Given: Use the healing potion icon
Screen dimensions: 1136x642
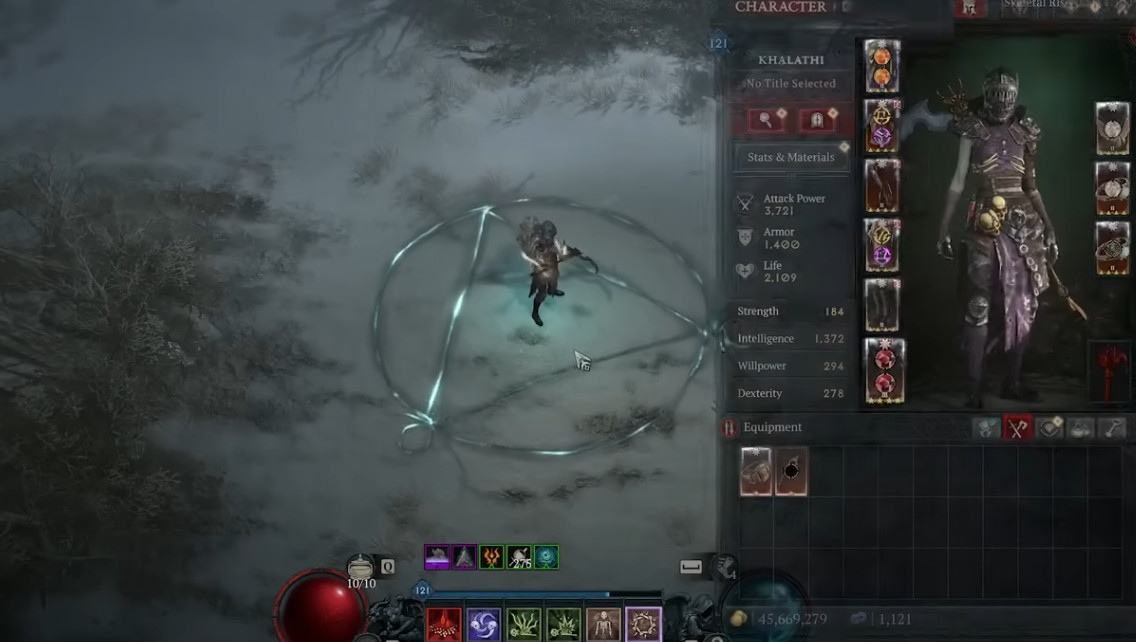Looking at the screenshot, I should [x=361, y=567].
